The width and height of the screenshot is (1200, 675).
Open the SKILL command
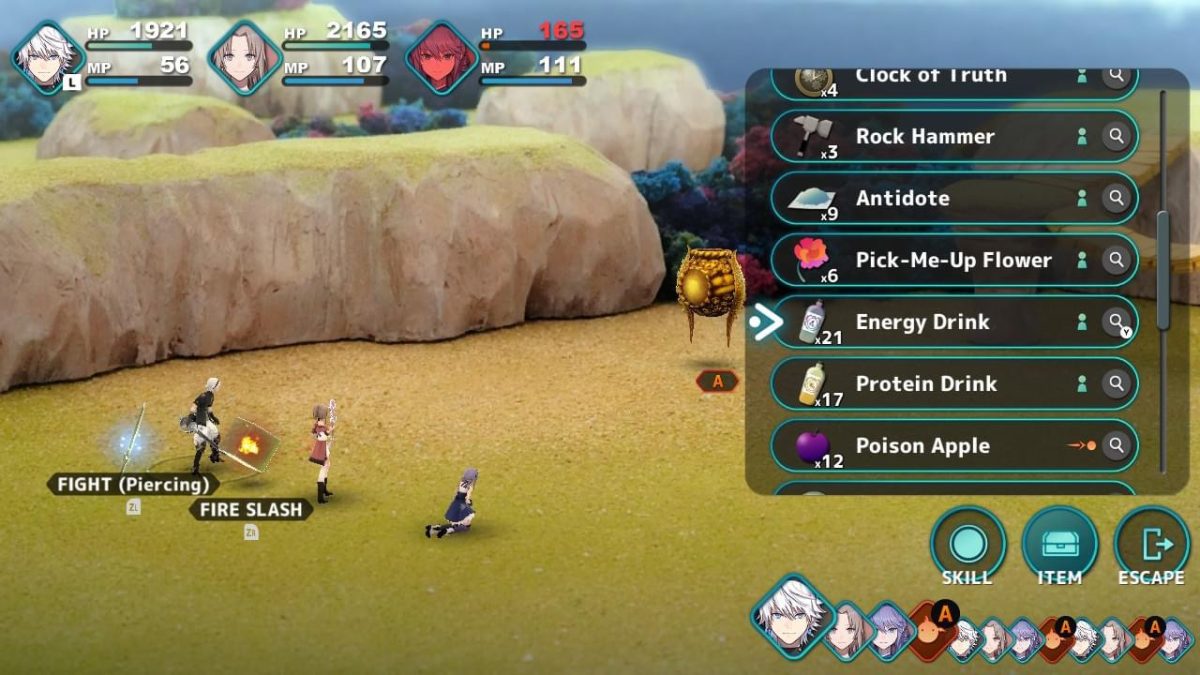967,546
